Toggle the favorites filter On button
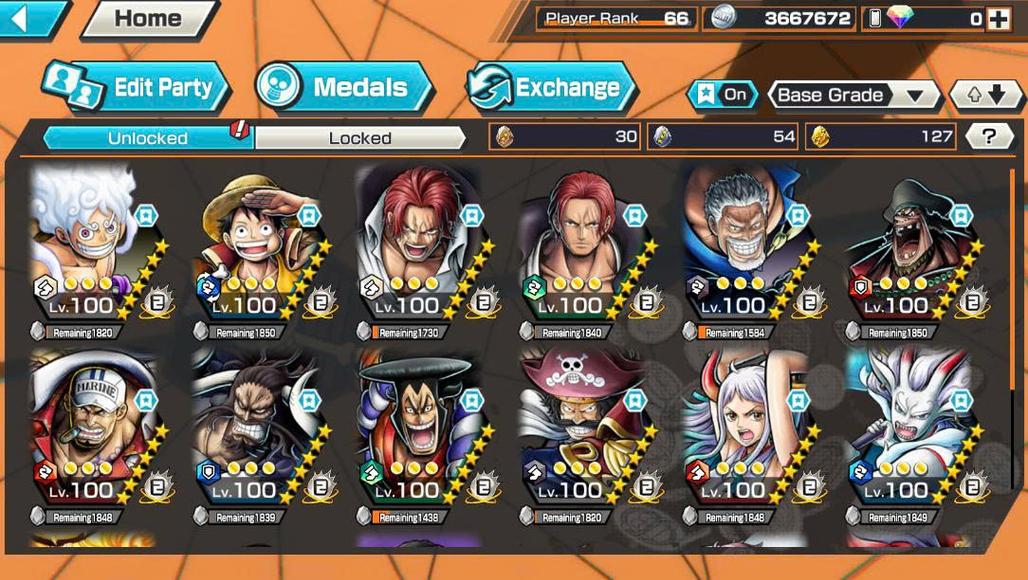The image size is (1028, 580). click(x=722, y=95)
